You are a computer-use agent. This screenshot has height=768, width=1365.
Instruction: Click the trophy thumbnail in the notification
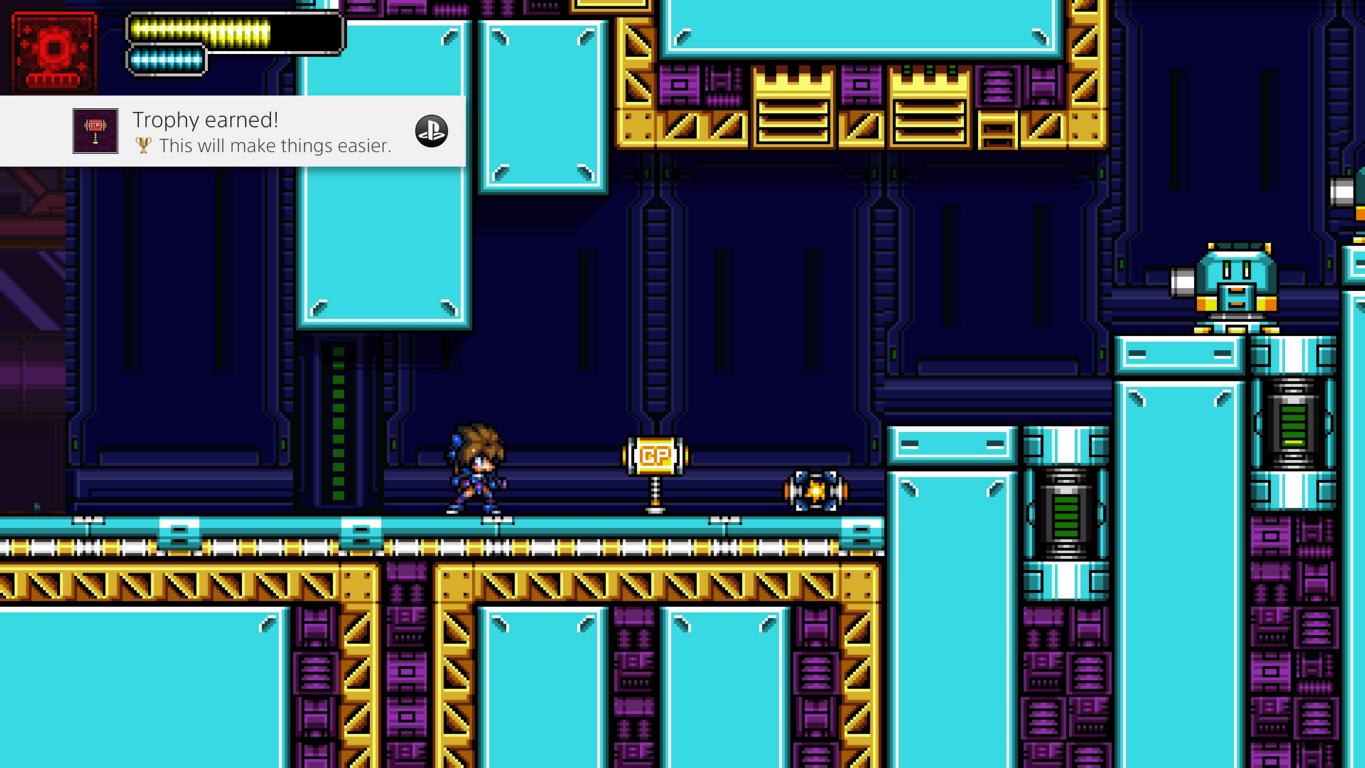coord(95,131)
